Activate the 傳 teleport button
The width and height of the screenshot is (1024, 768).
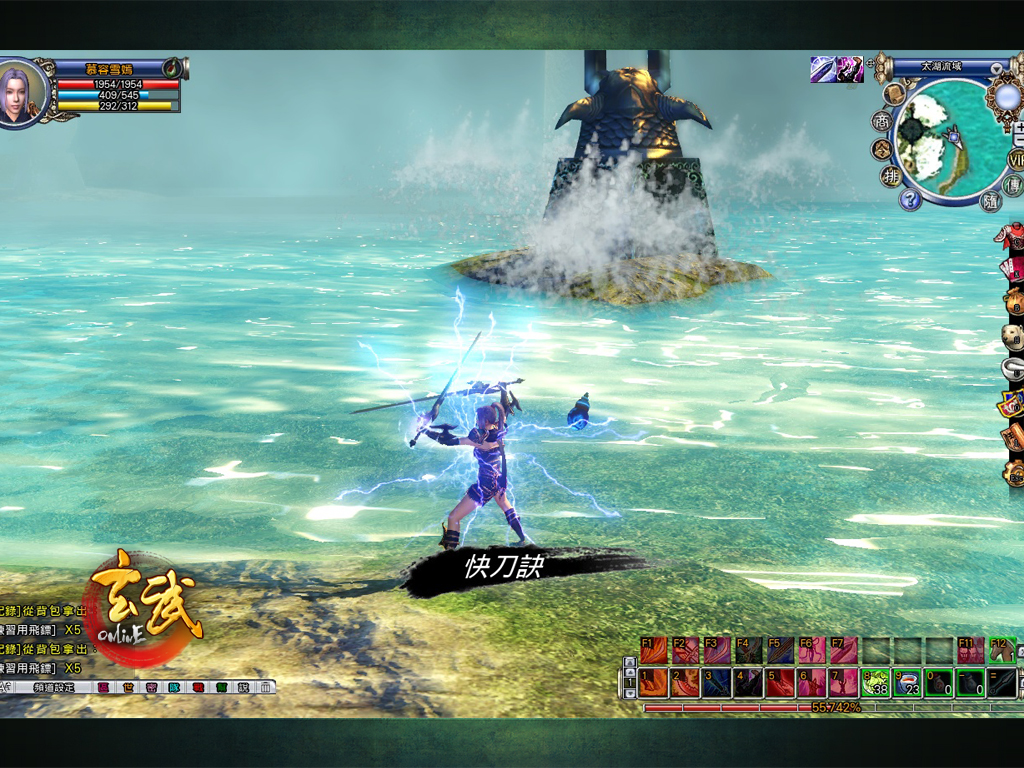click(1012, 186)
